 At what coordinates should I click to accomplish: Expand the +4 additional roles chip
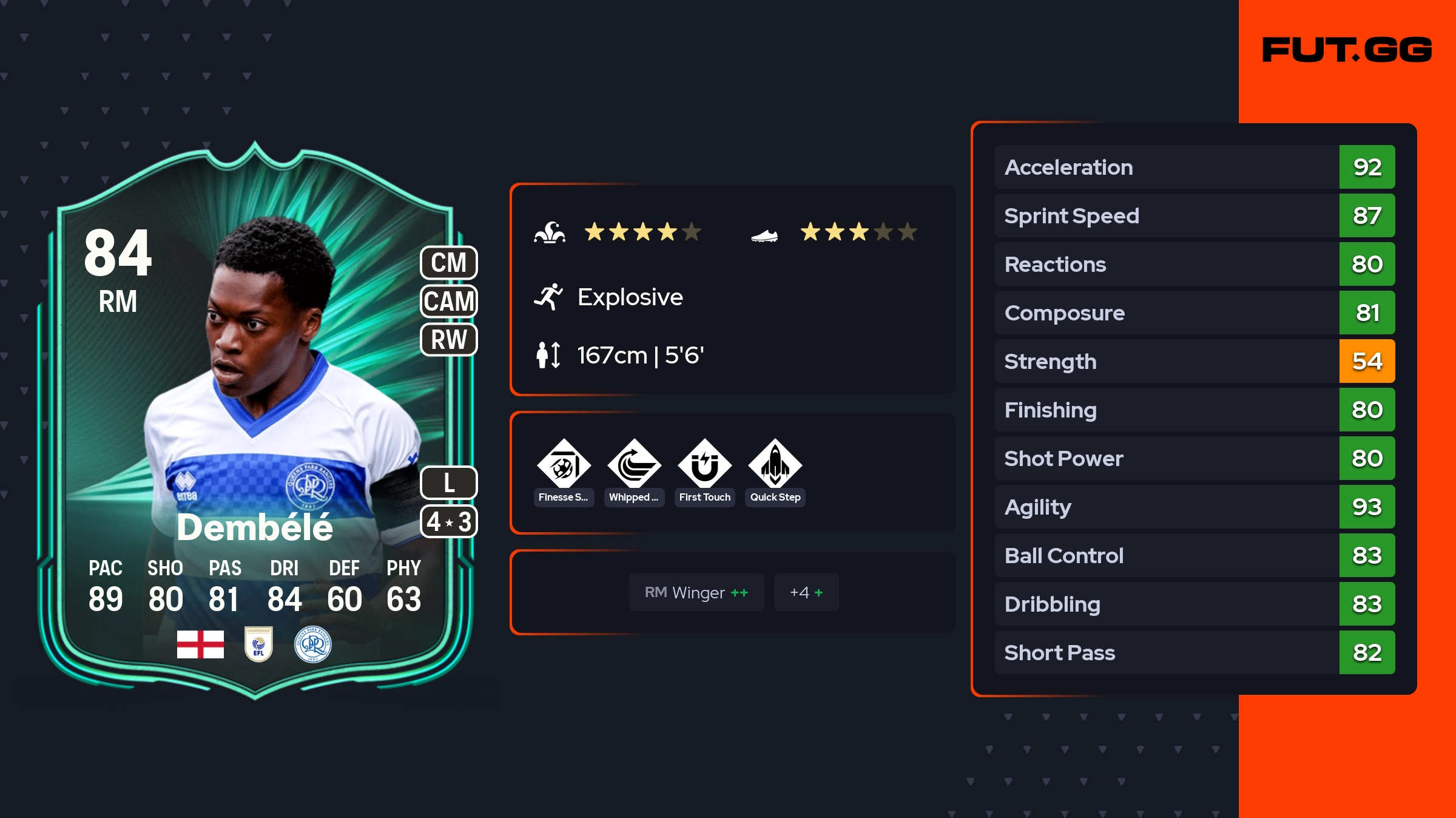point(806,592)
